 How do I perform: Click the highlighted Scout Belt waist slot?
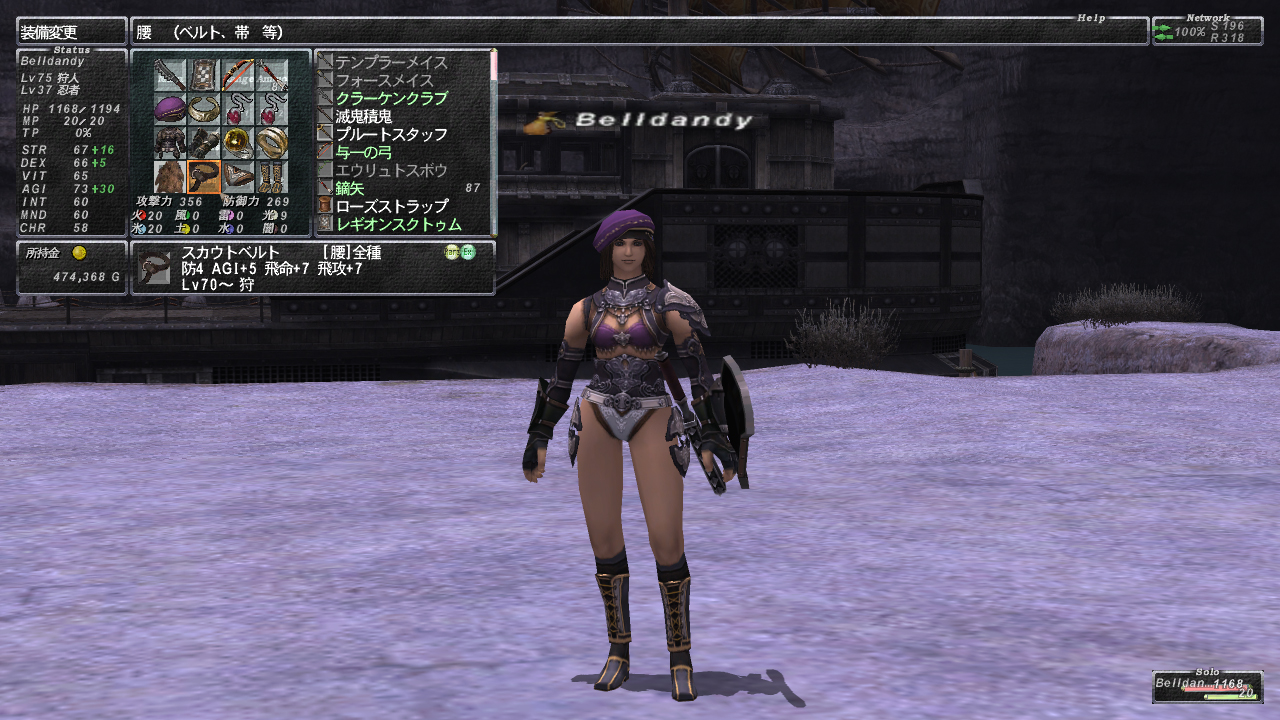click(204, 177)
